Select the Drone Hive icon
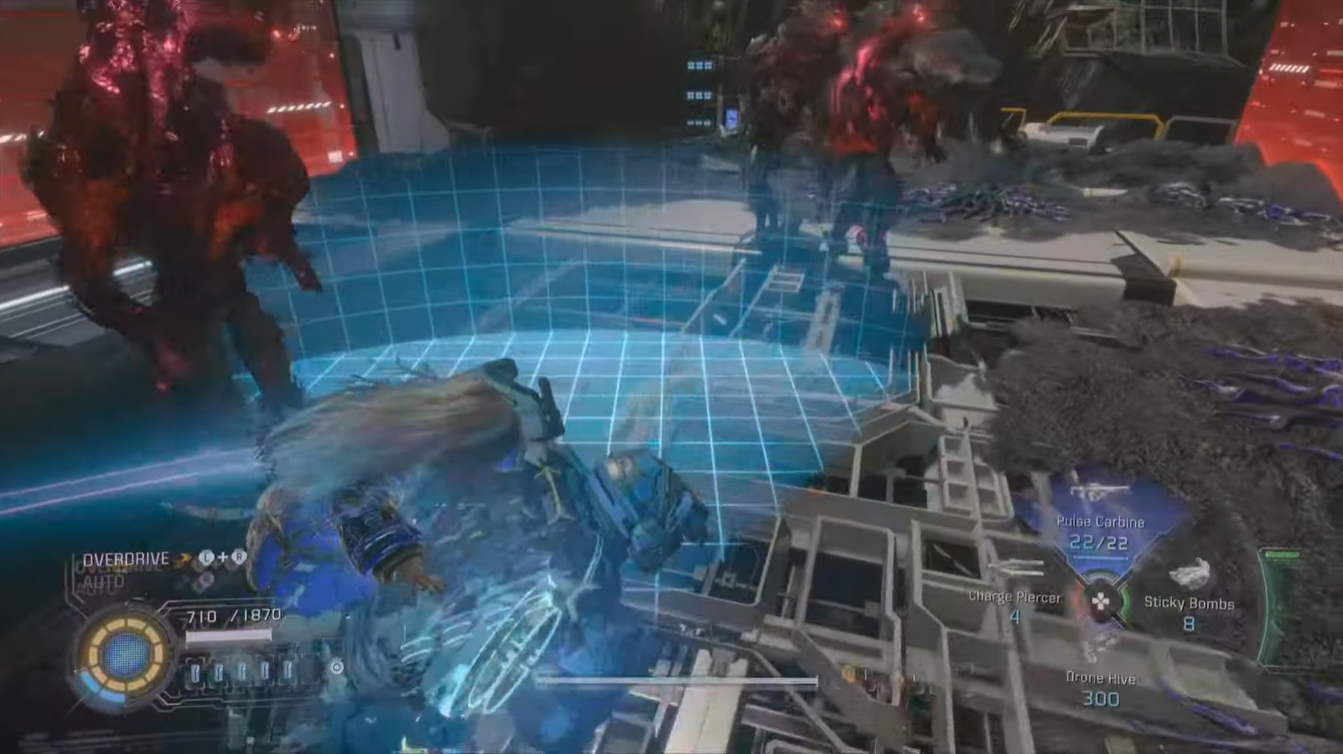This screenshot has height=754, width=1343. (1098, 646)
